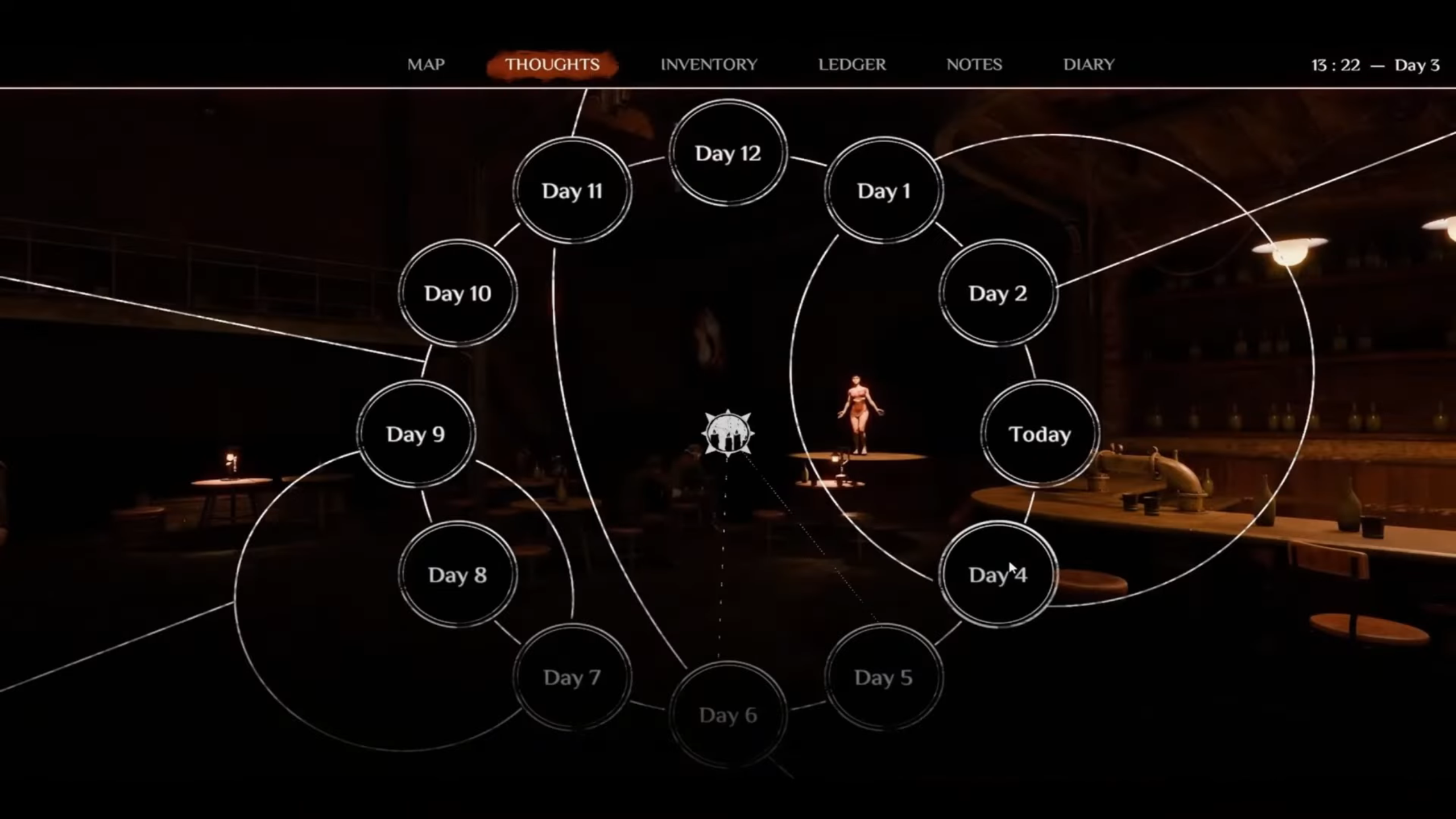The width and height of the screenshot is (1456, 819).
Task: Click the Day 8 thought node
Action: click(x=458, y=575)
